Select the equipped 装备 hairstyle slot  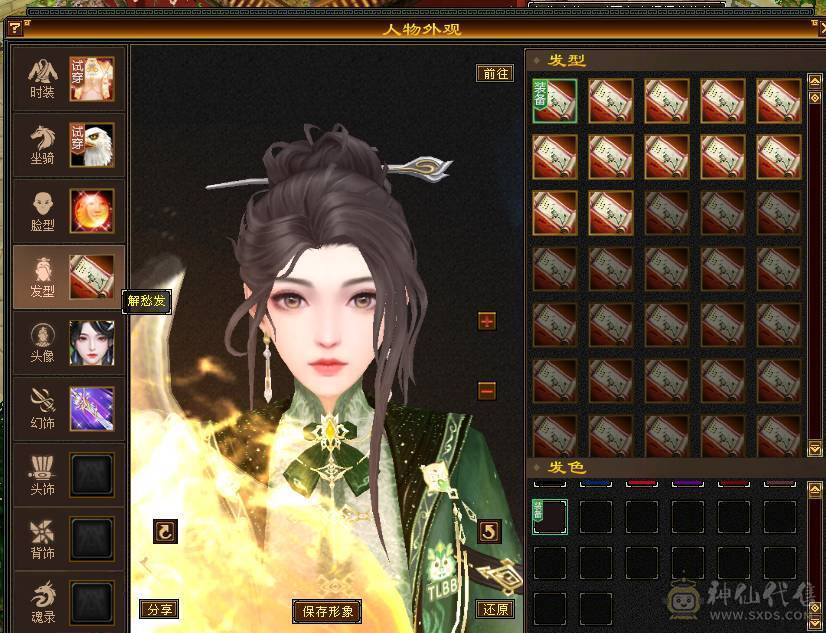555,100
